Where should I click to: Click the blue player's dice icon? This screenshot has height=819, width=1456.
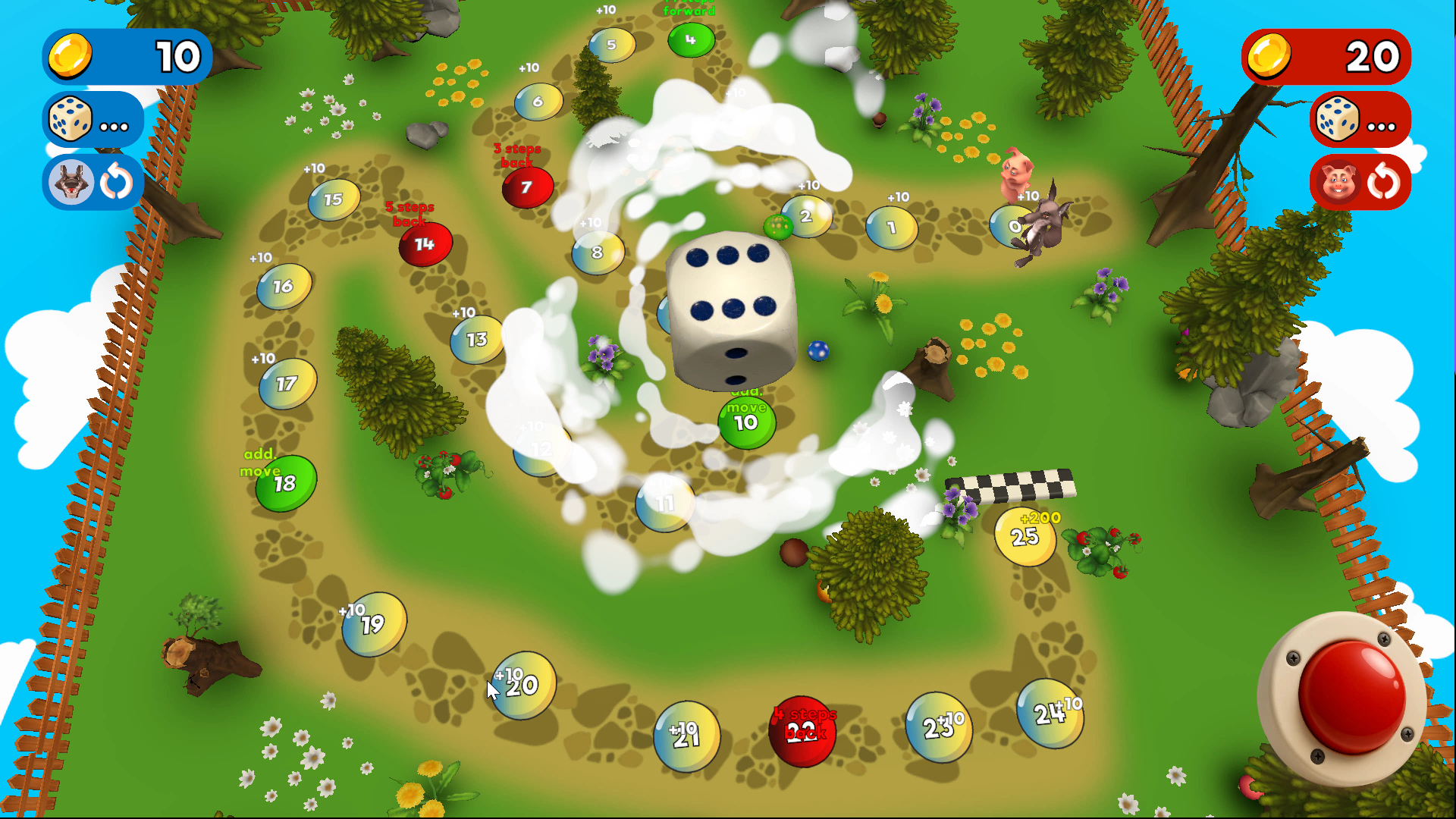[x=69, y=120]
